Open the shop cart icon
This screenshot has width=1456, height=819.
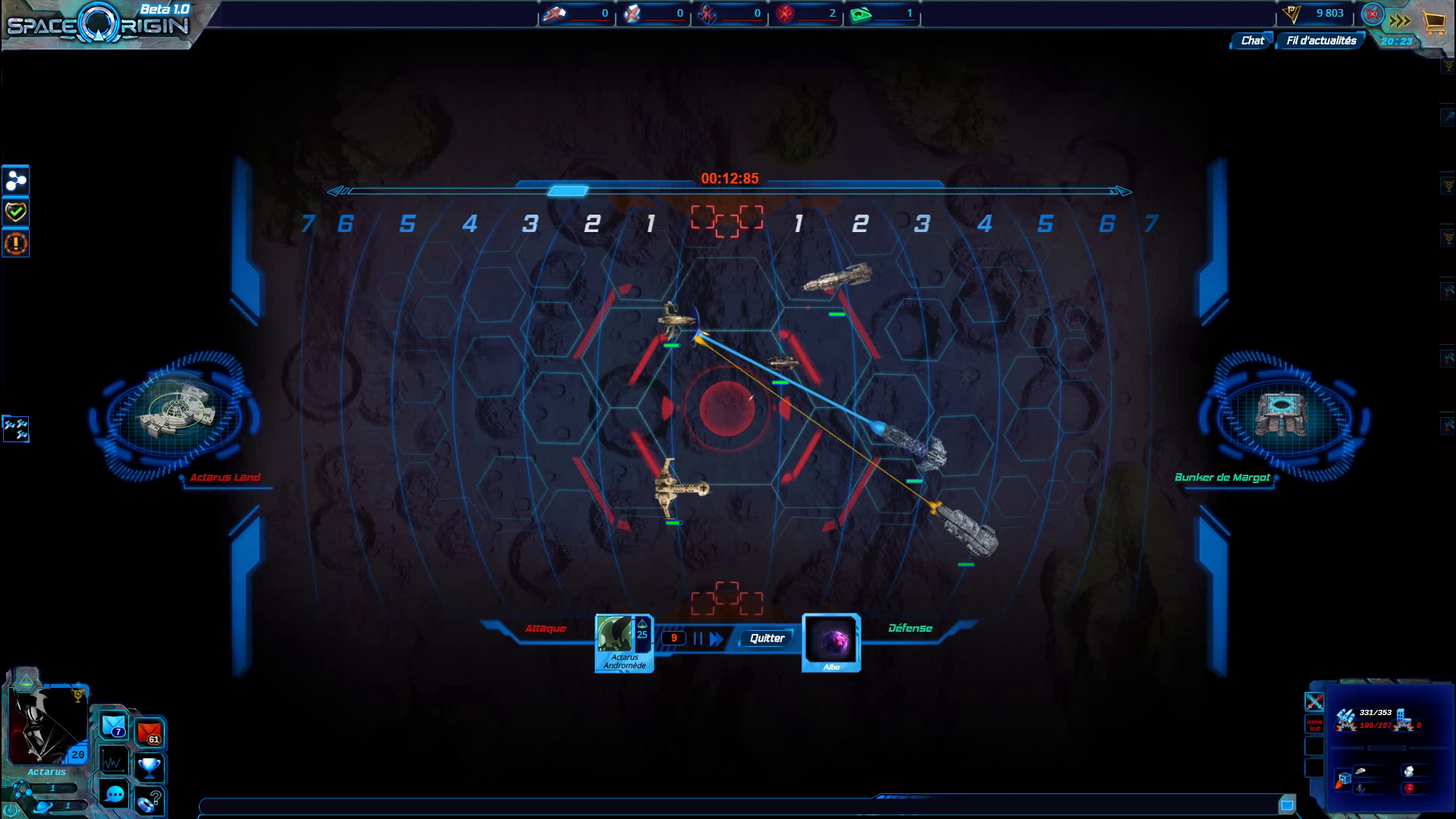coord(1433,22)
